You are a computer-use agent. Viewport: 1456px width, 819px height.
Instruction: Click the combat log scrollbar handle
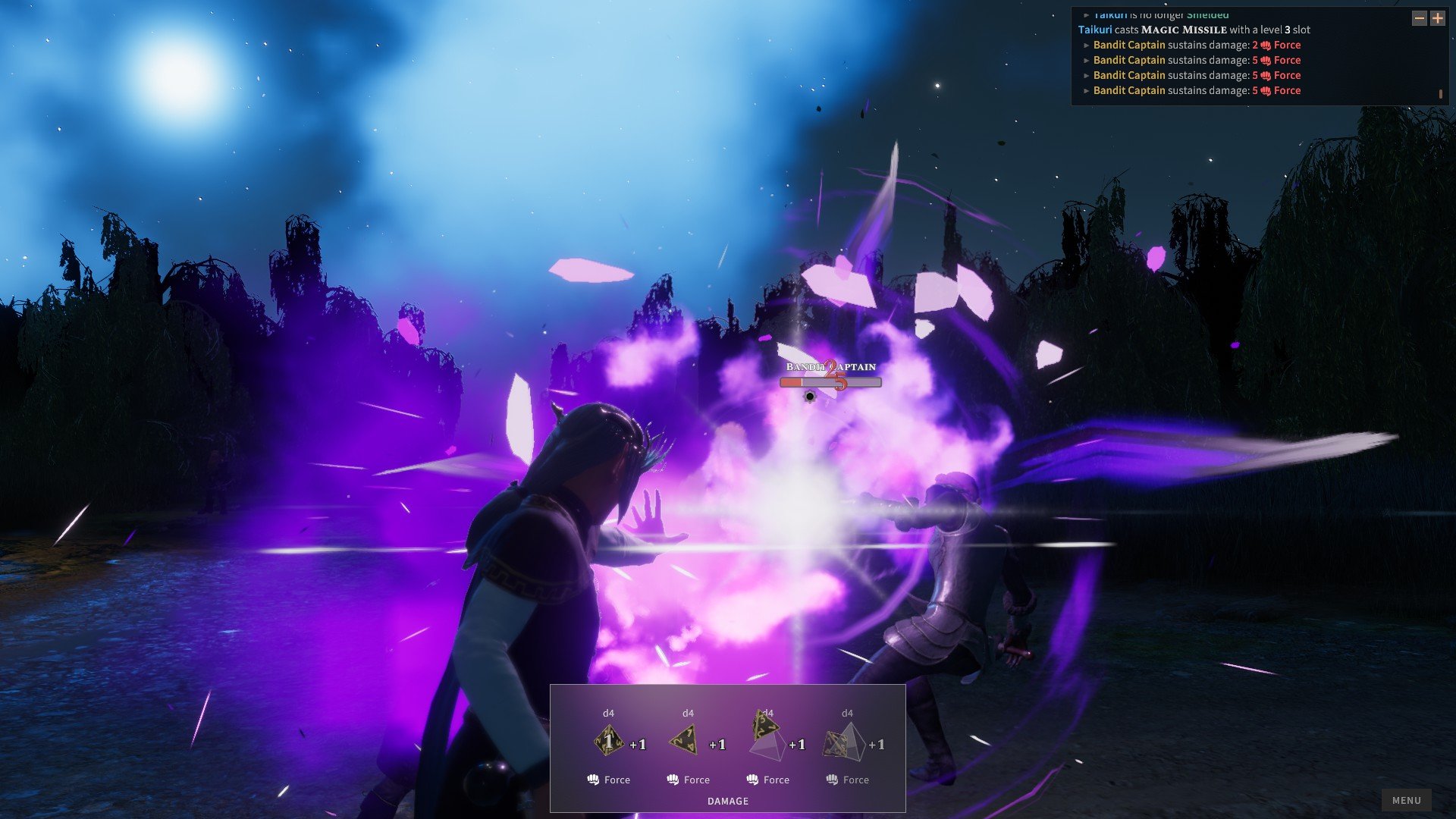(1440, 94)
